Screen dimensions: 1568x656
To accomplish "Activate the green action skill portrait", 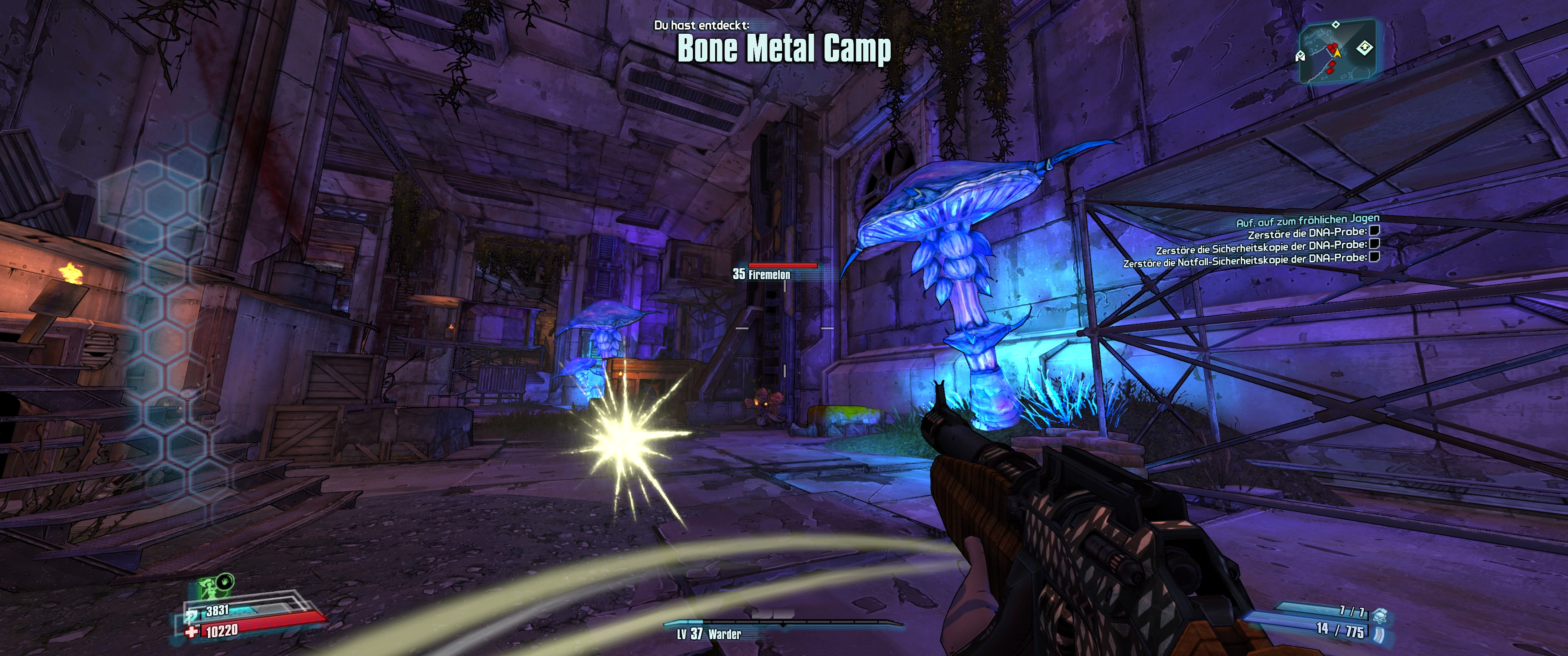I will pos(208,589).
